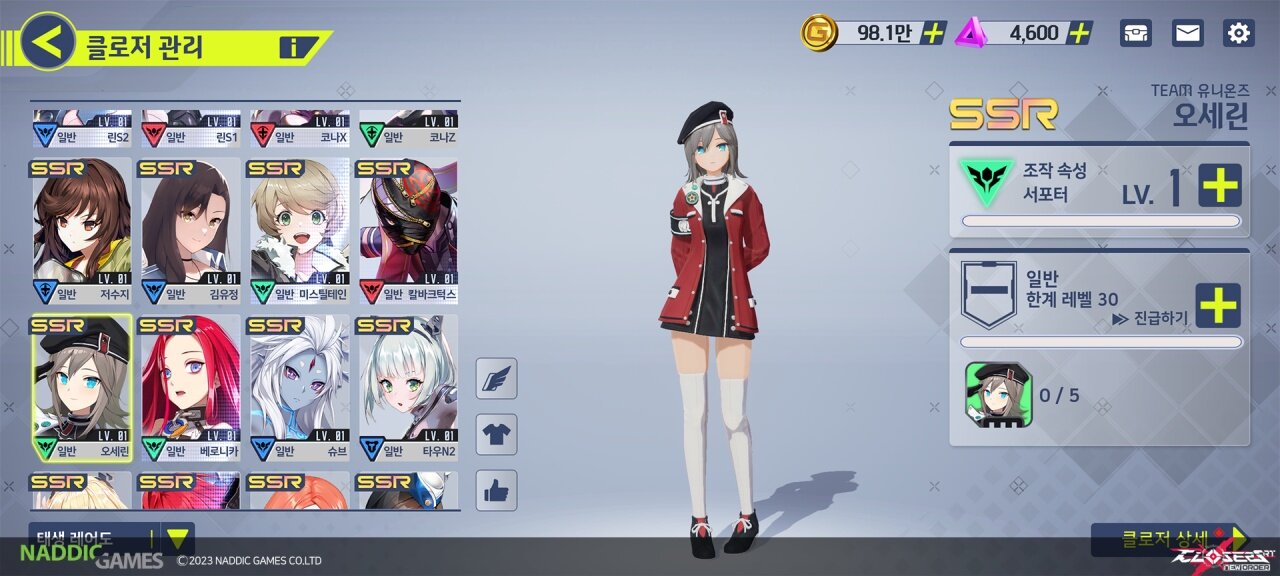
Task: Choose the 미스틸테인 character card
Action: tap(300, 231)
